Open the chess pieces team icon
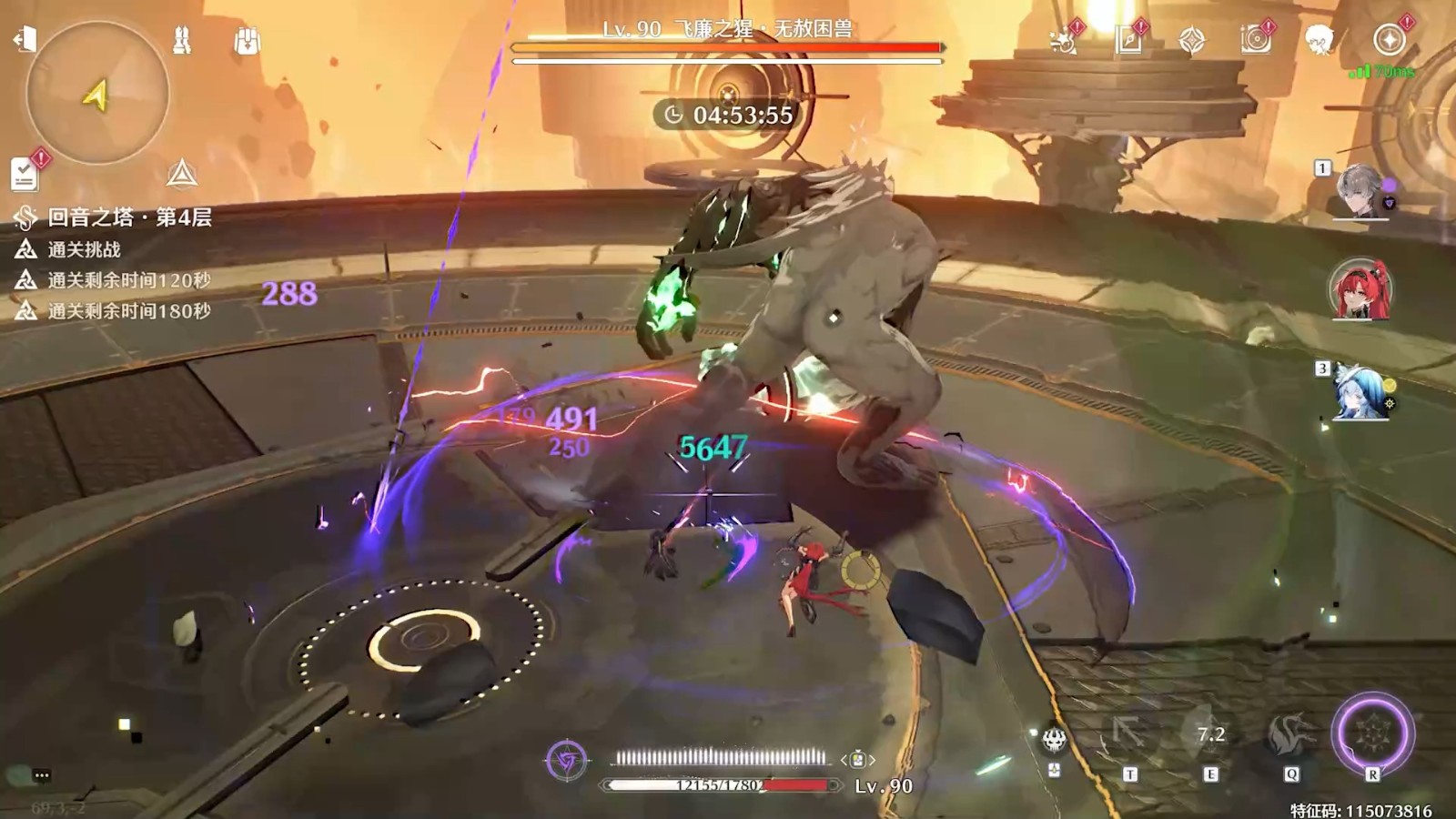Screen dimensions: 1456x819 point(182,40)
